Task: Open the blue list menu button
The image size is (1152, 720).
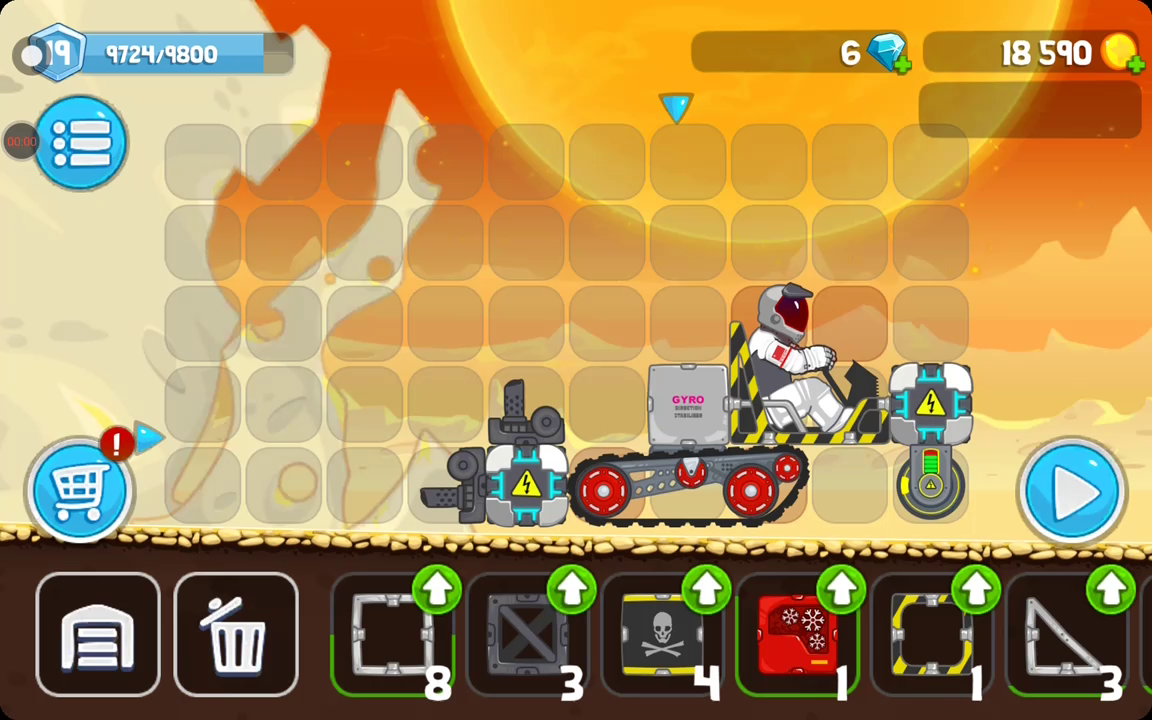Action: pyautogui.click(x=81, y=143)
